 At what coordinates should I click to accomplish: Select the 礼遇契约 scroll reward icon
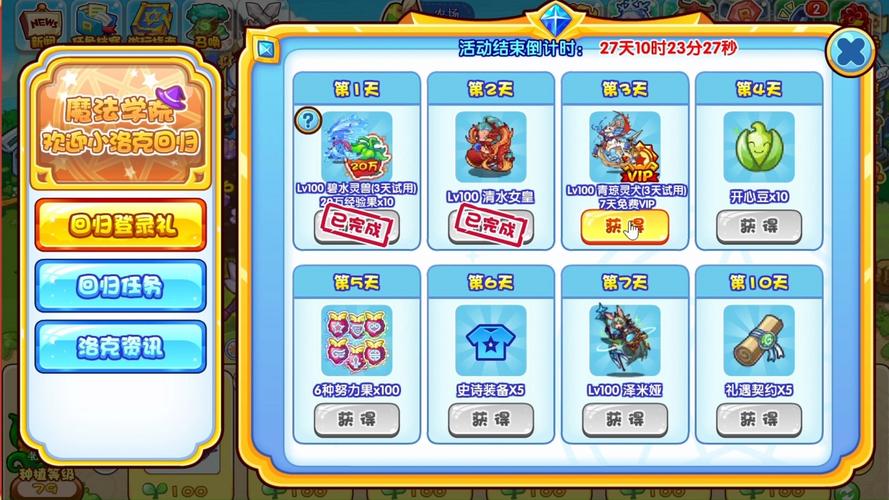click(x=758, y=340)
